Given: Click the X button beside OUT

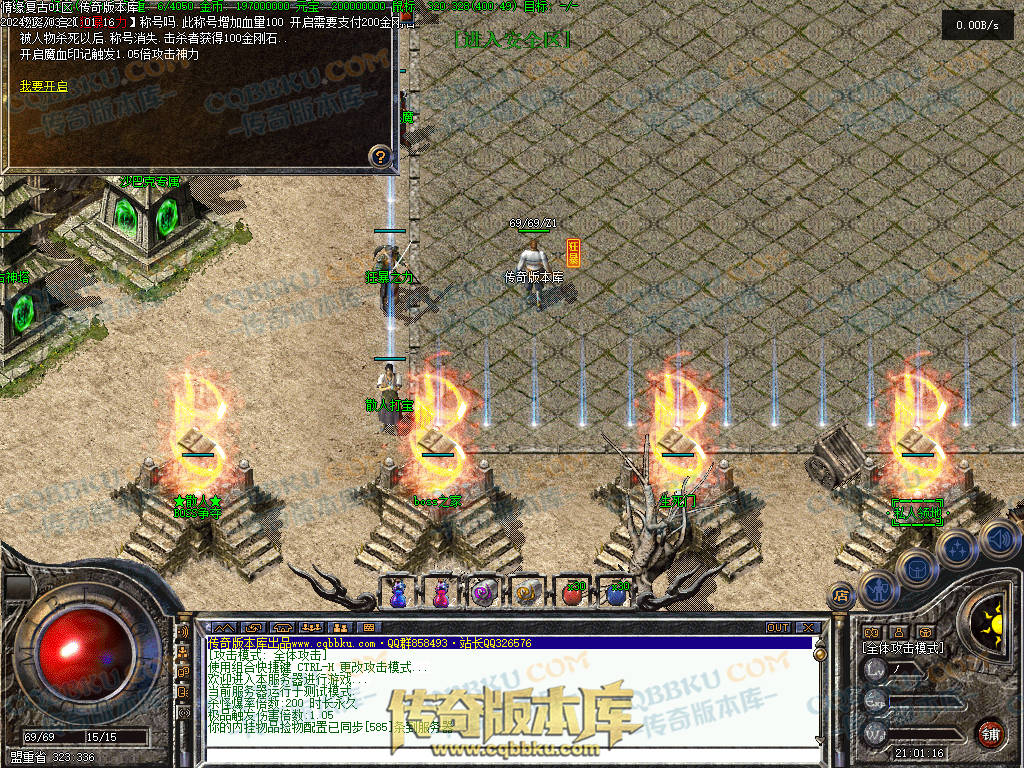Looking at the screenshot, I should tap(804, 627).
